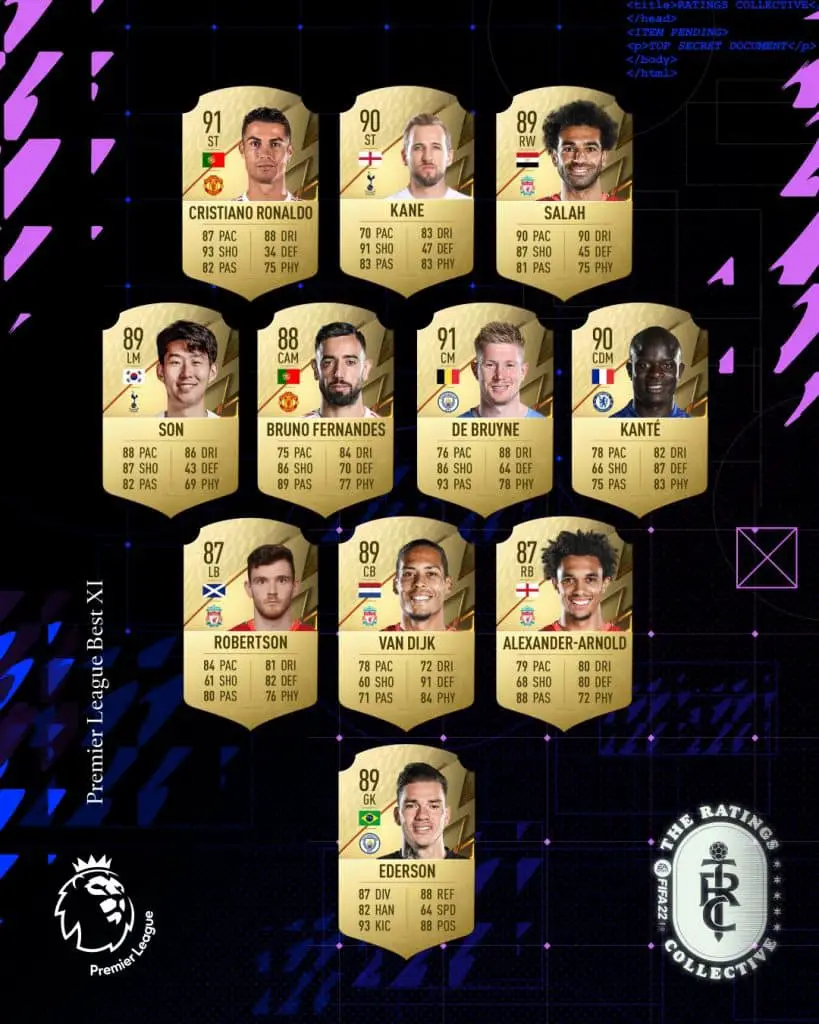Select the Van Dijk centre back card
This screenshot has height=1024, width=819.
coord(406,622)
